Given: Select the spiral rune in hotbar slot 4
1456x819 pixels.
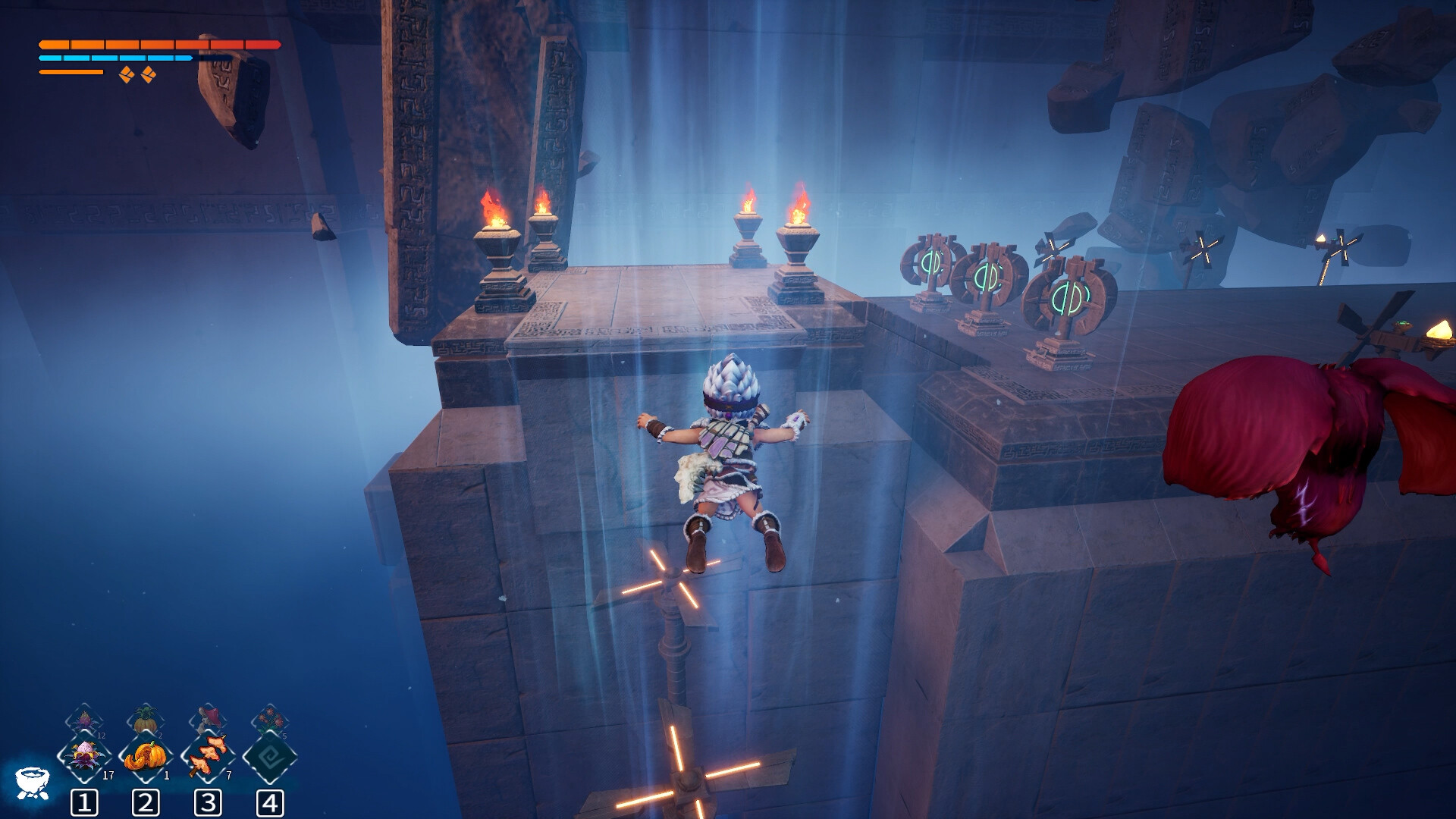Looking at the screenshot, I should (x=270, y=757).
